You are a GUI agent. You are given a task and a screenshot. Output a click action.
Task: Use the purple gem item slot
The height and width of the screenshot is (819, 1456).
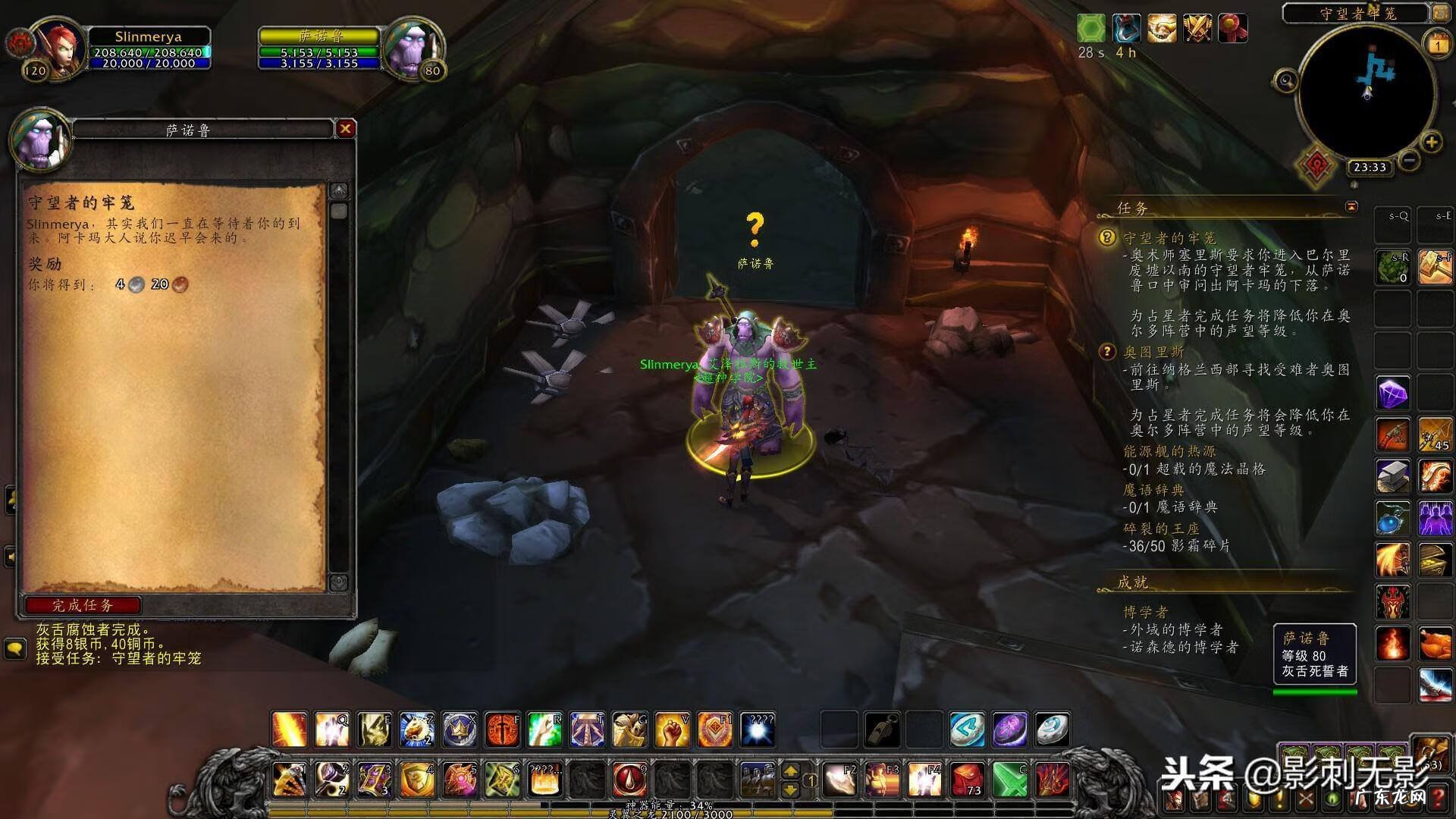[x=1393, y=394]
